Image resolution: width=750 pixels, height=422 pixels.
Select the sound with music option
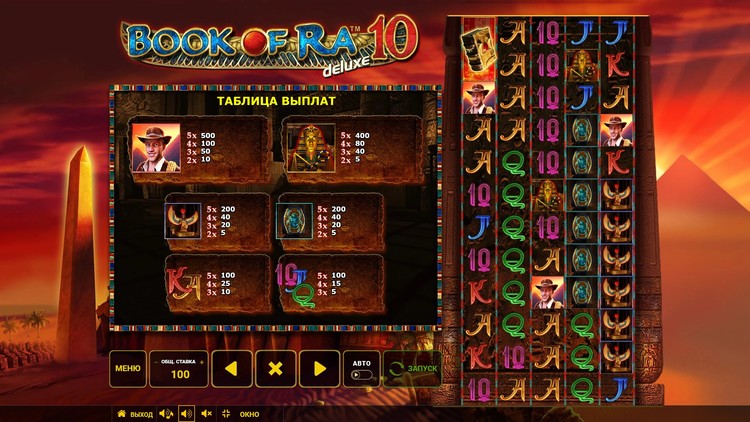(x=165, y=413)
